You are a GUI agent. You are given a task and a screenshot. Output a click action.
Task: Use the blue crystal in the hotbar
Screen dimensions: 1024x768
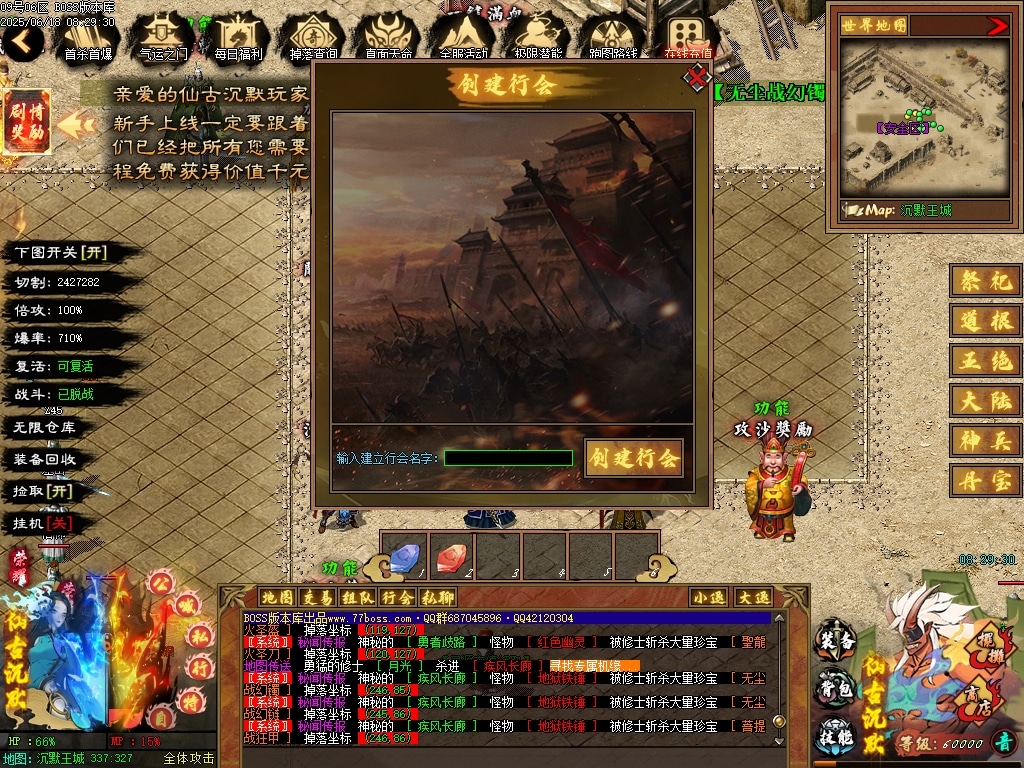tap(404, 555)
